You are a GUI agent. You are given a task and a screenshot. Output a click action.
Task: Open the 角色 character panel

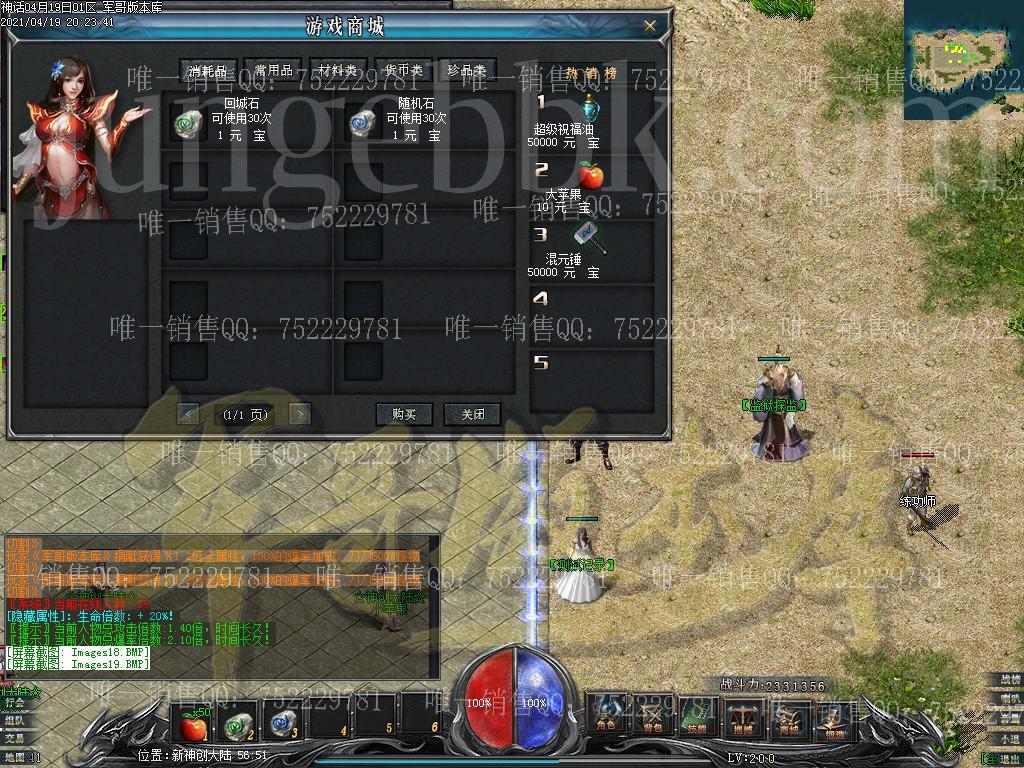(607, 715)
